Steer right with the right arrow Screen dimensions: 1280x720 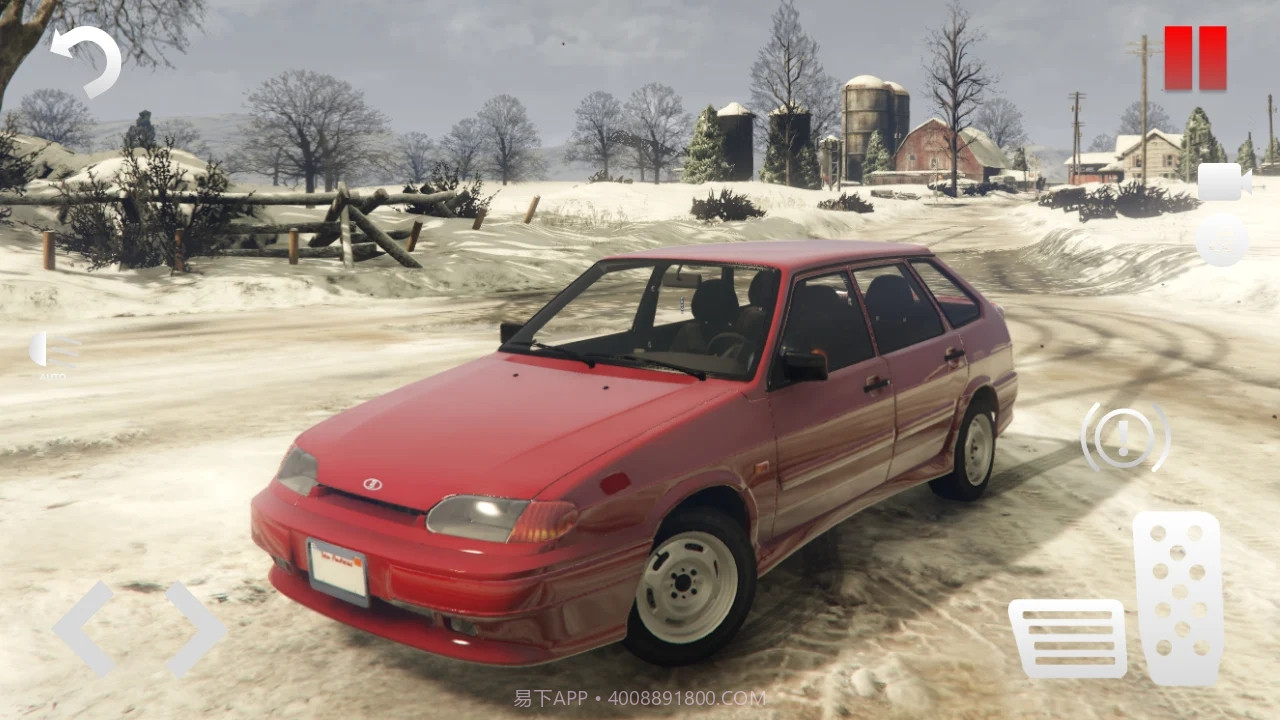(196, 629)
